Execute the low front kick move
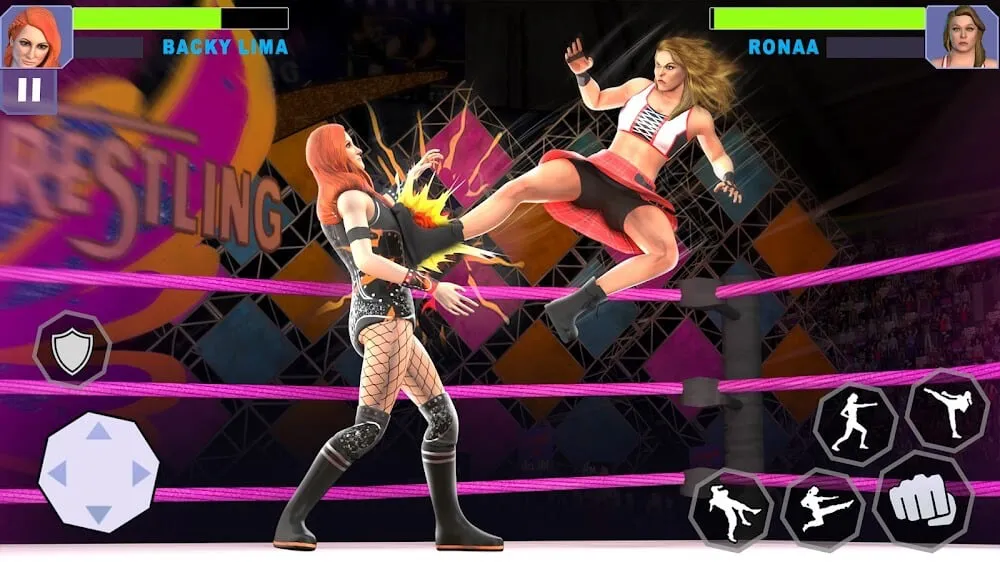Viewport: 1000px width, 562px height. [731, 510]
